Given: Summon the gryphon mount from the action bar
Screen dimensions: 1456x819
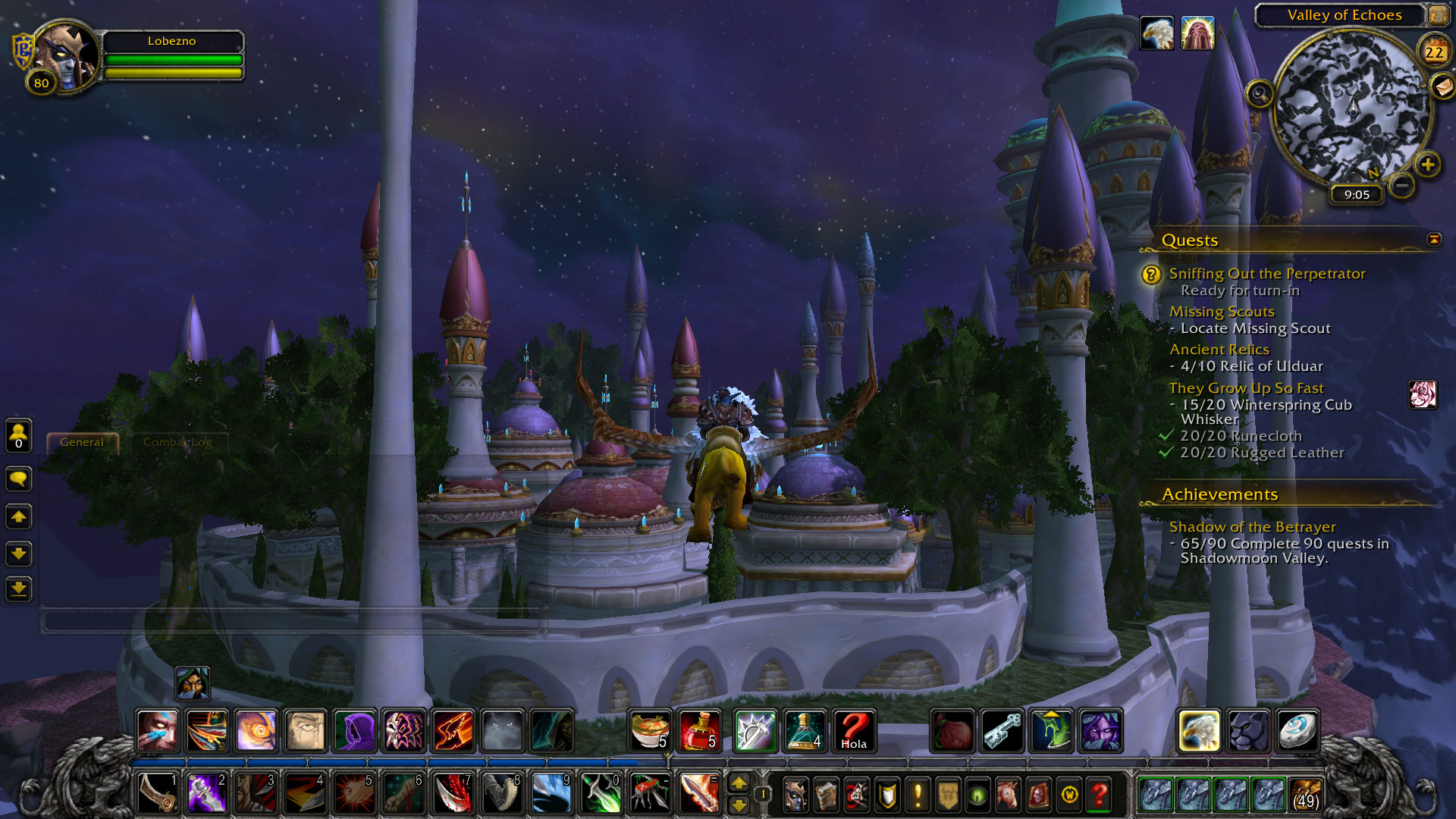Looking at the screenshot, I should [x=1198, y=731].
